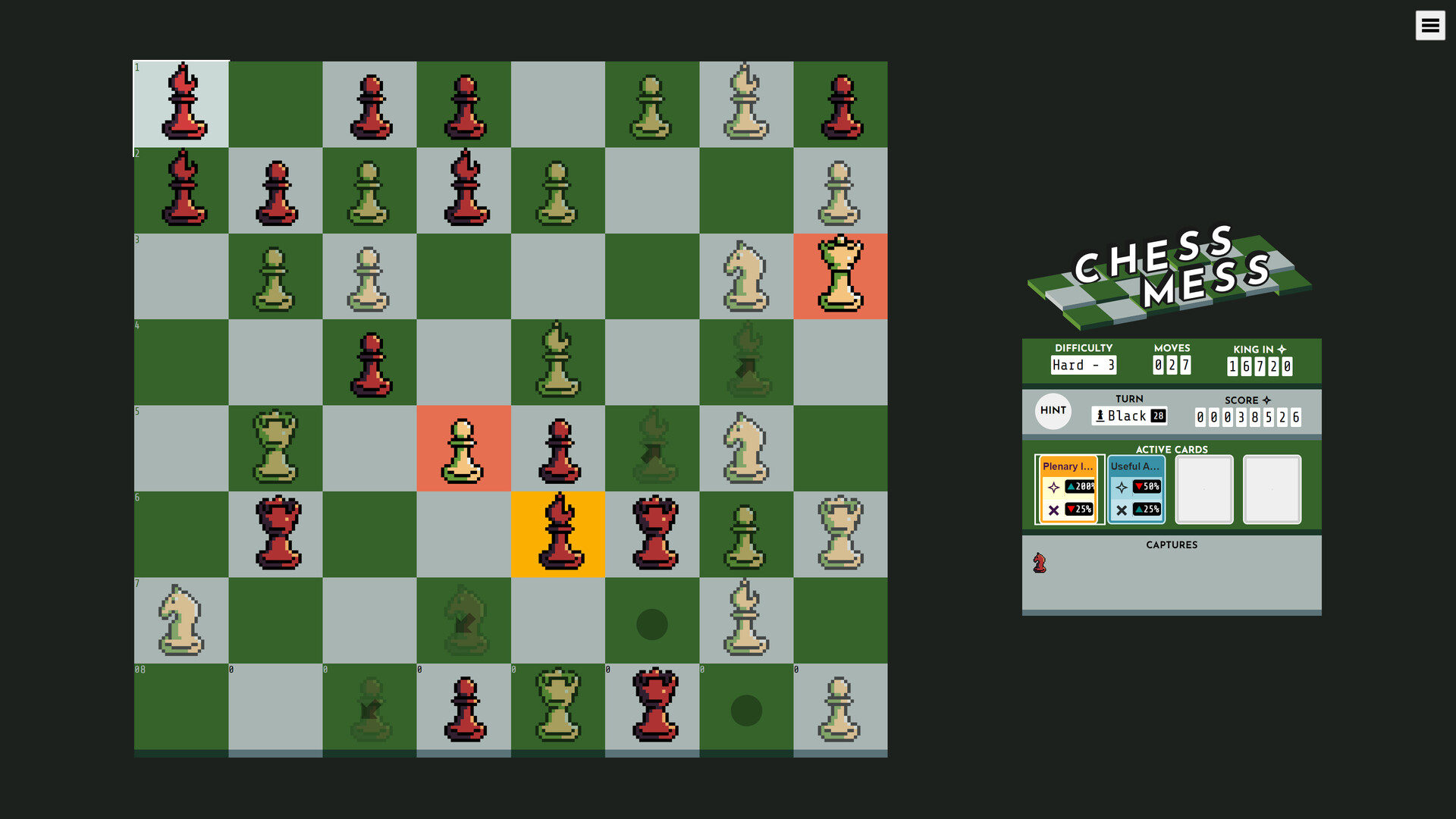Select the white pawn on the red-highlighted square
The width and height of the screenshot is (1456, 819).
[463, 448]
